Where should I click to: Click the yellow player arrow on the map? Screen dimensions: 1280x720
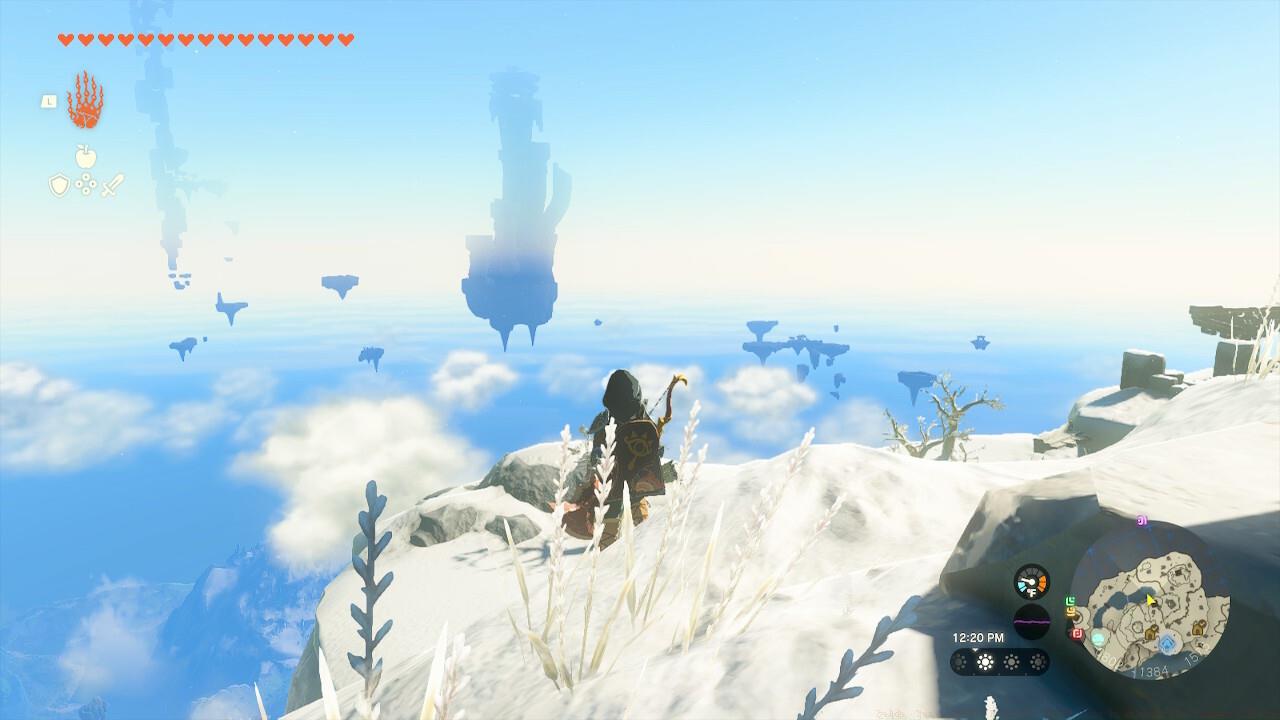(x=1149, y=599)
